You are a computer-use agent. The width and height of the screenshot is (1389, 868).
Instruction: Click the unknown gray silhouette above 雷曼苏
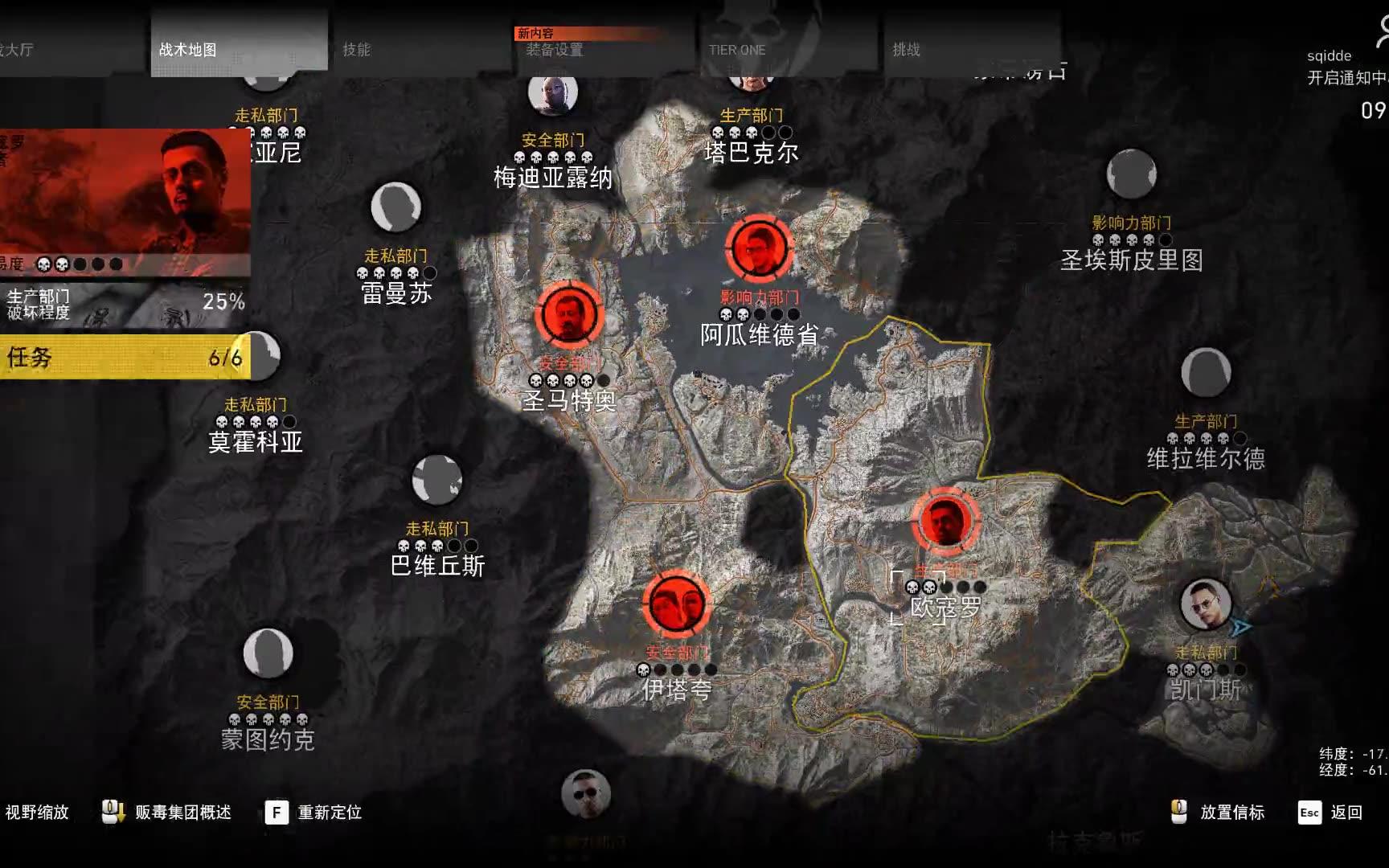point(395,207)
